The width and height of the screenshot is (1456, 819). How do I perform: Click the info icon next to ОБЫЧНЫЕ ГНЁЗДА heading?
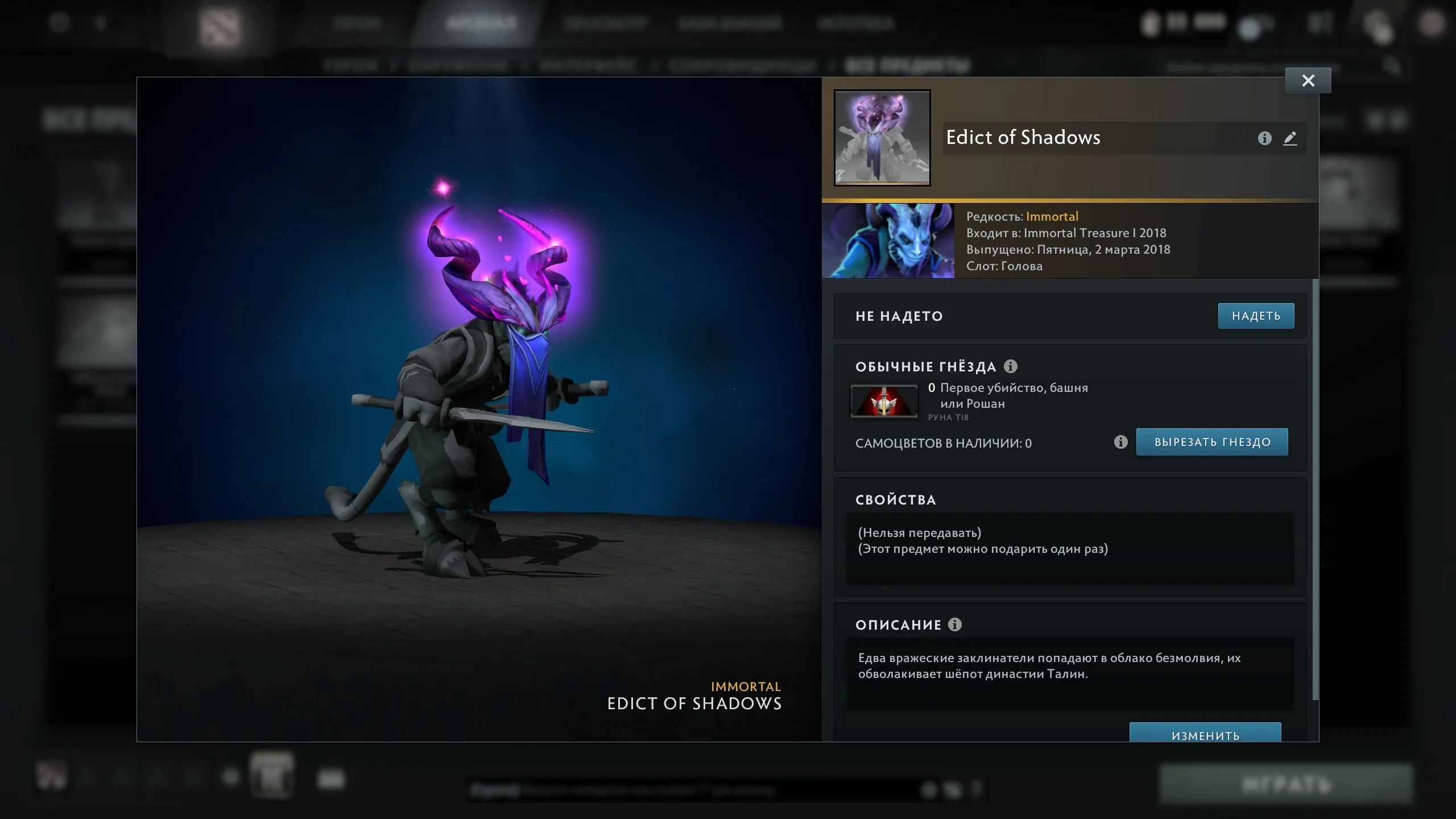point(1011,366)
